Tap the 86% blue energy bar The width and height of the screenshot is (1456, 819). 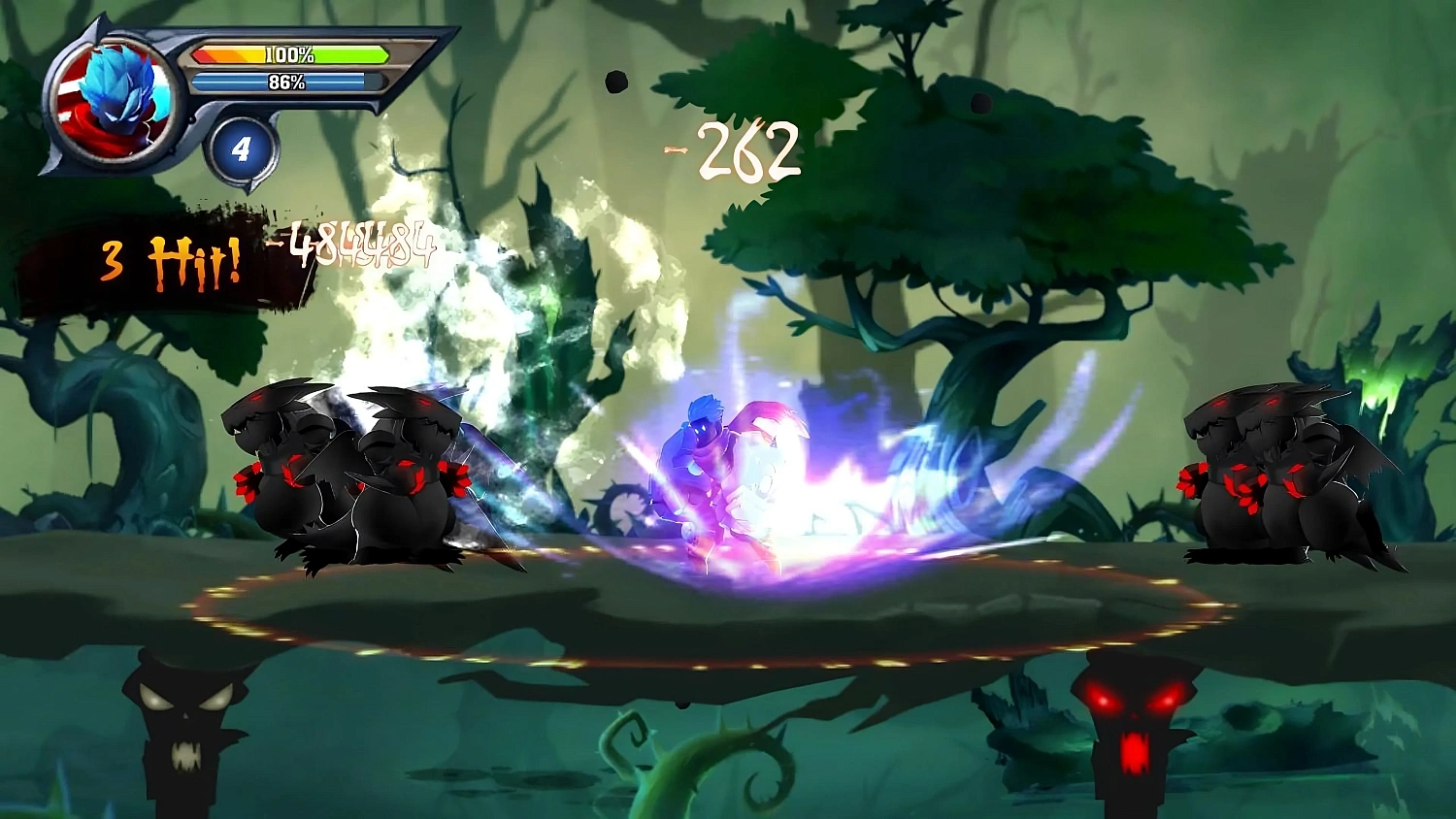286,83
